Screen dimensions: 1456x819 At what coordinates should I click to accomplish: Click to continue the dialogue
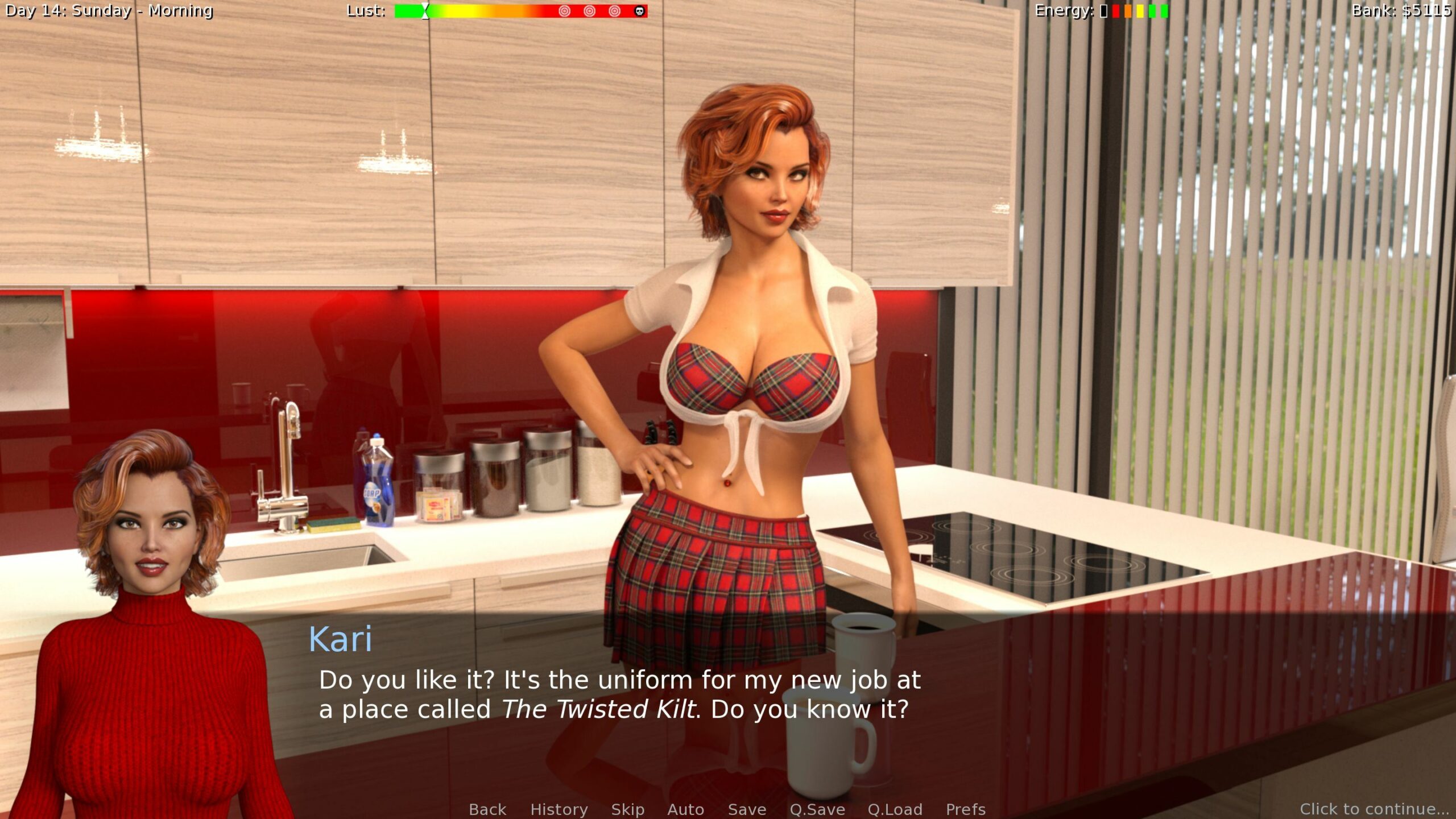(1374, 809)
